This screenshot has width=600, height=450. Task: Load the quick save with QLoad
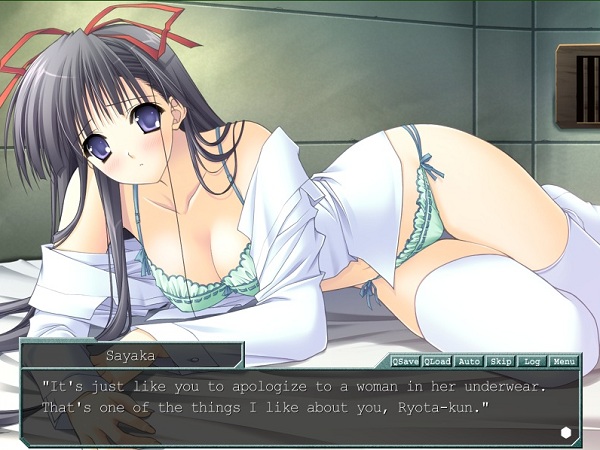tap(437, 360)
